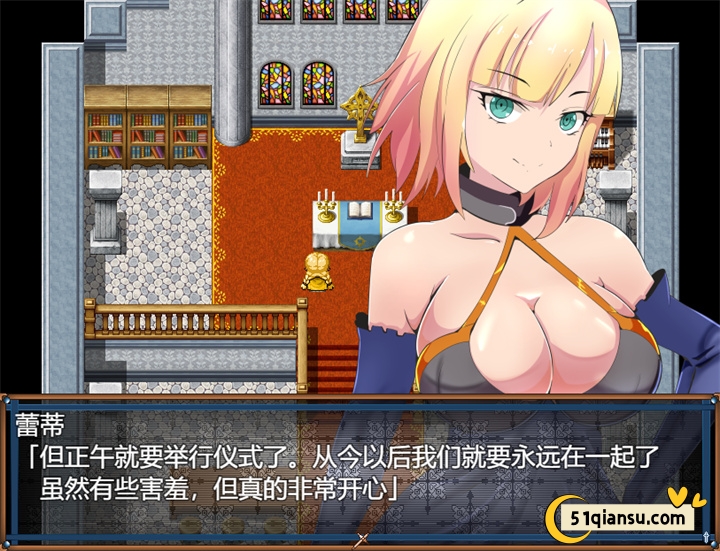
Task: Click the continue arrow under the dialogue text
Action: pos(360,540)
